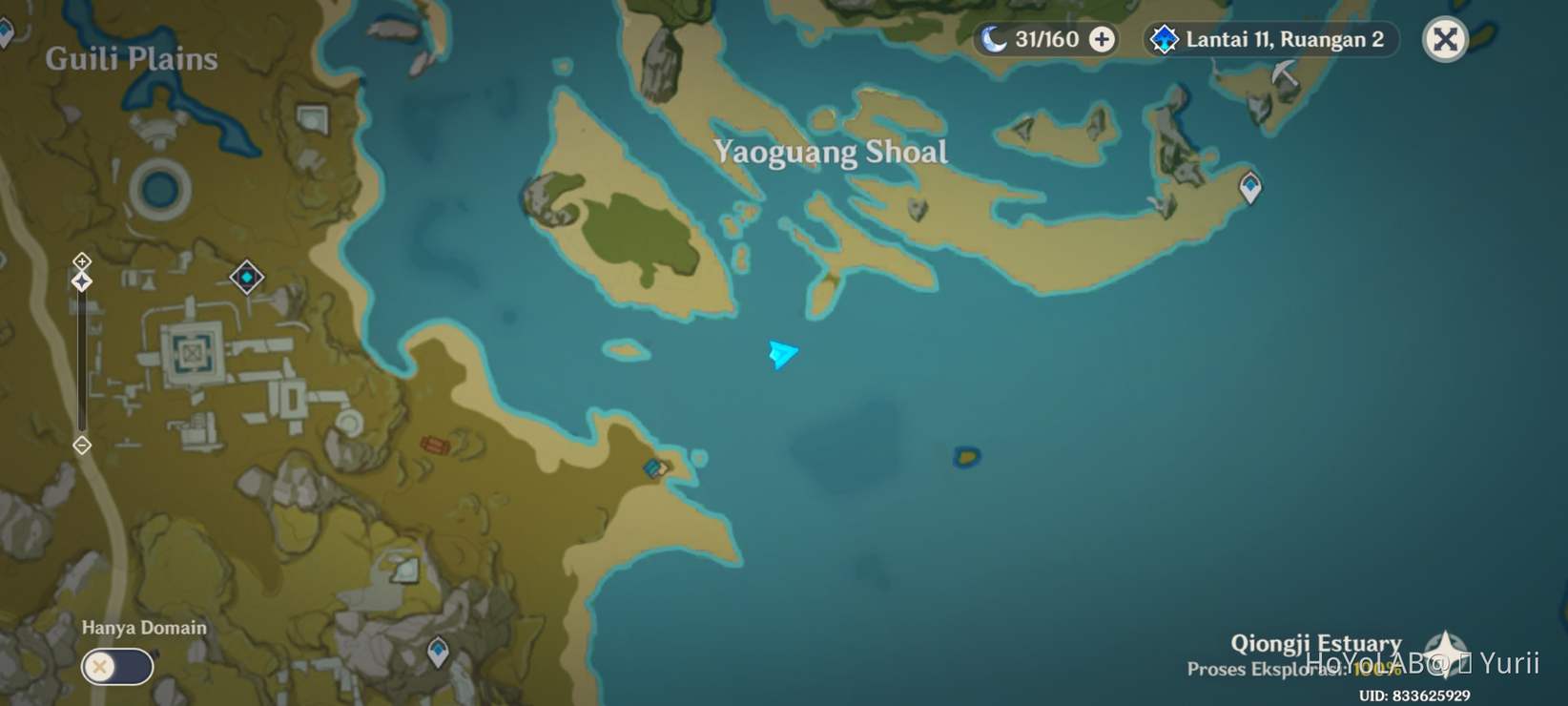
Task: Close the map with the X button
Action: (1447, 40)
